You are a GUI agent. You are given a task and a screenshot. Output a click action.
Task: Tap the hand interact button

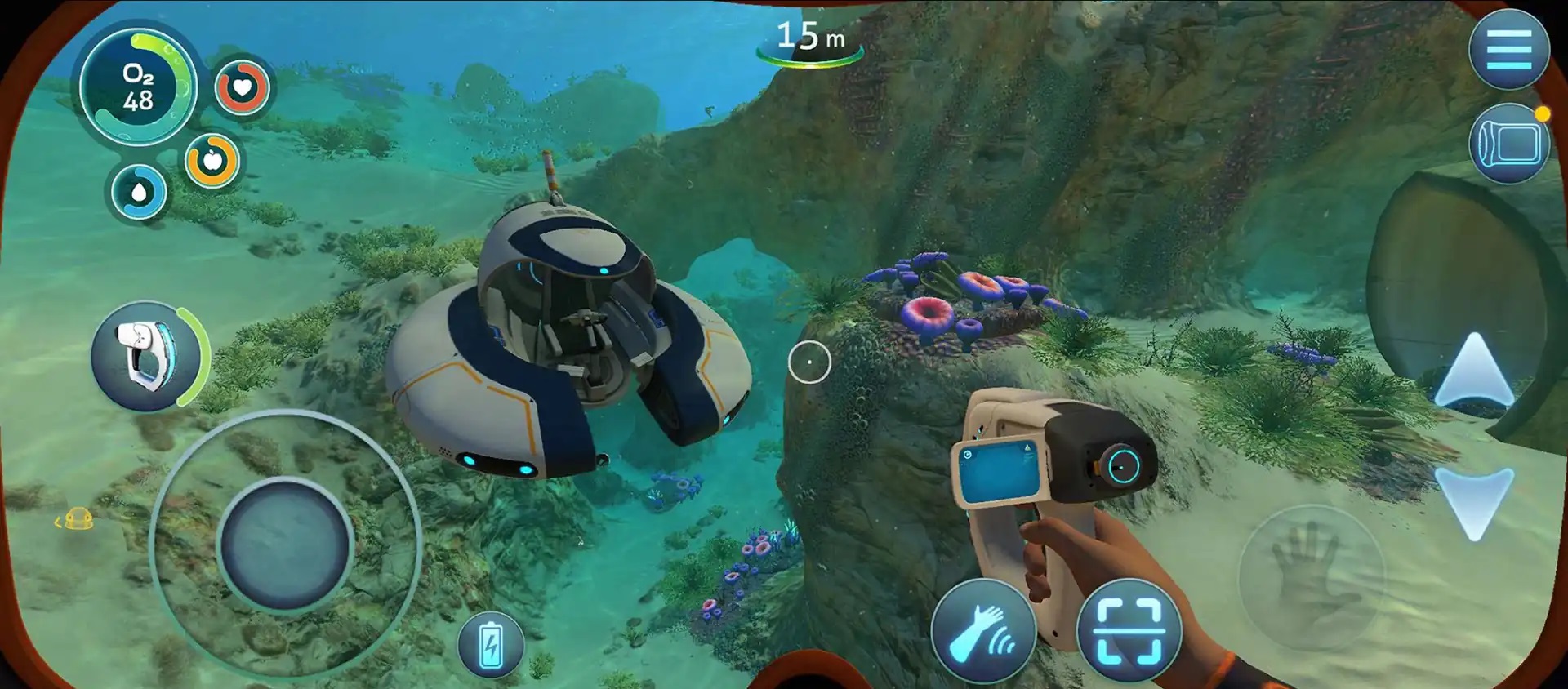click(x=1310, y=577)
